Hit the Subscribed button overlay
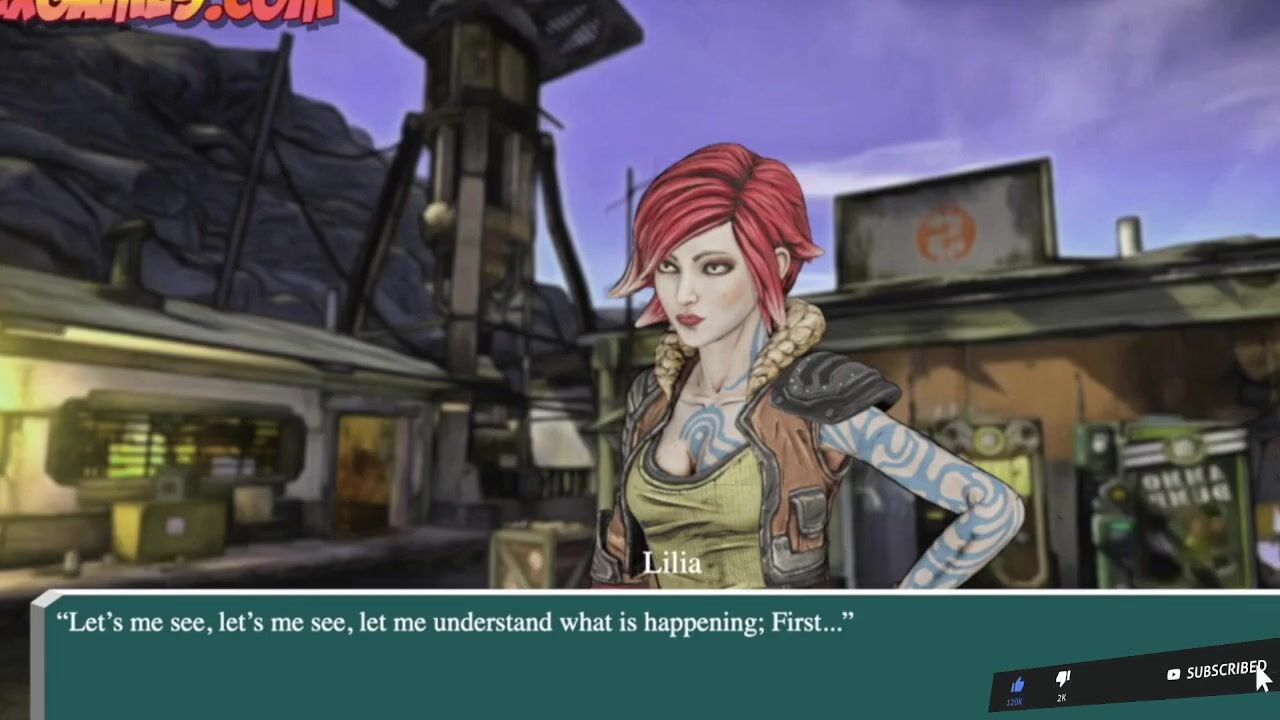The image size is (1280, 720). [x=1217, y=672]
